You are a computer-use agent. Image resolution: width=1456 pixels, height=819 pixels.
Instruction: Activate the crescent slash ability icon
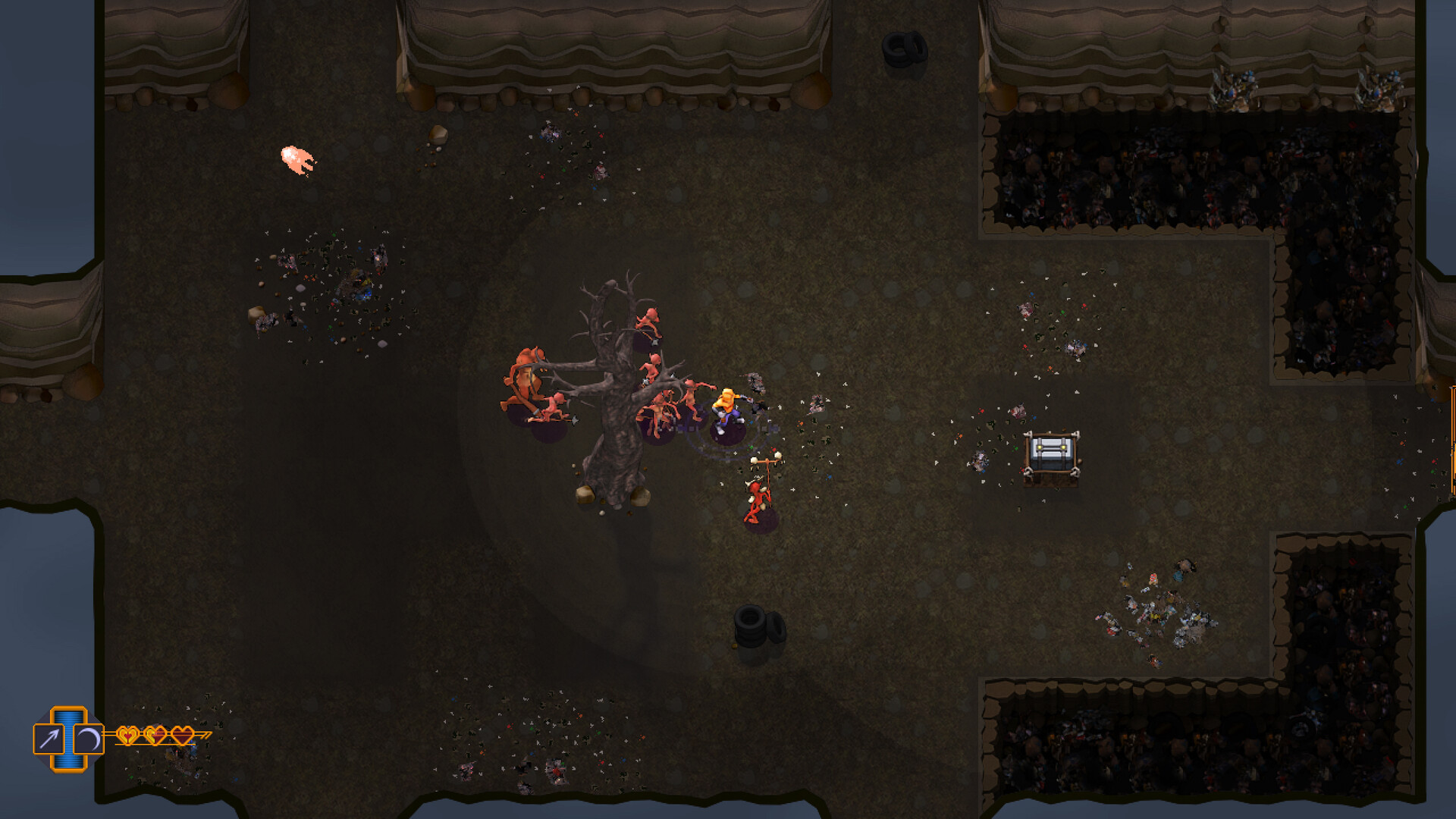pos(89,739)
